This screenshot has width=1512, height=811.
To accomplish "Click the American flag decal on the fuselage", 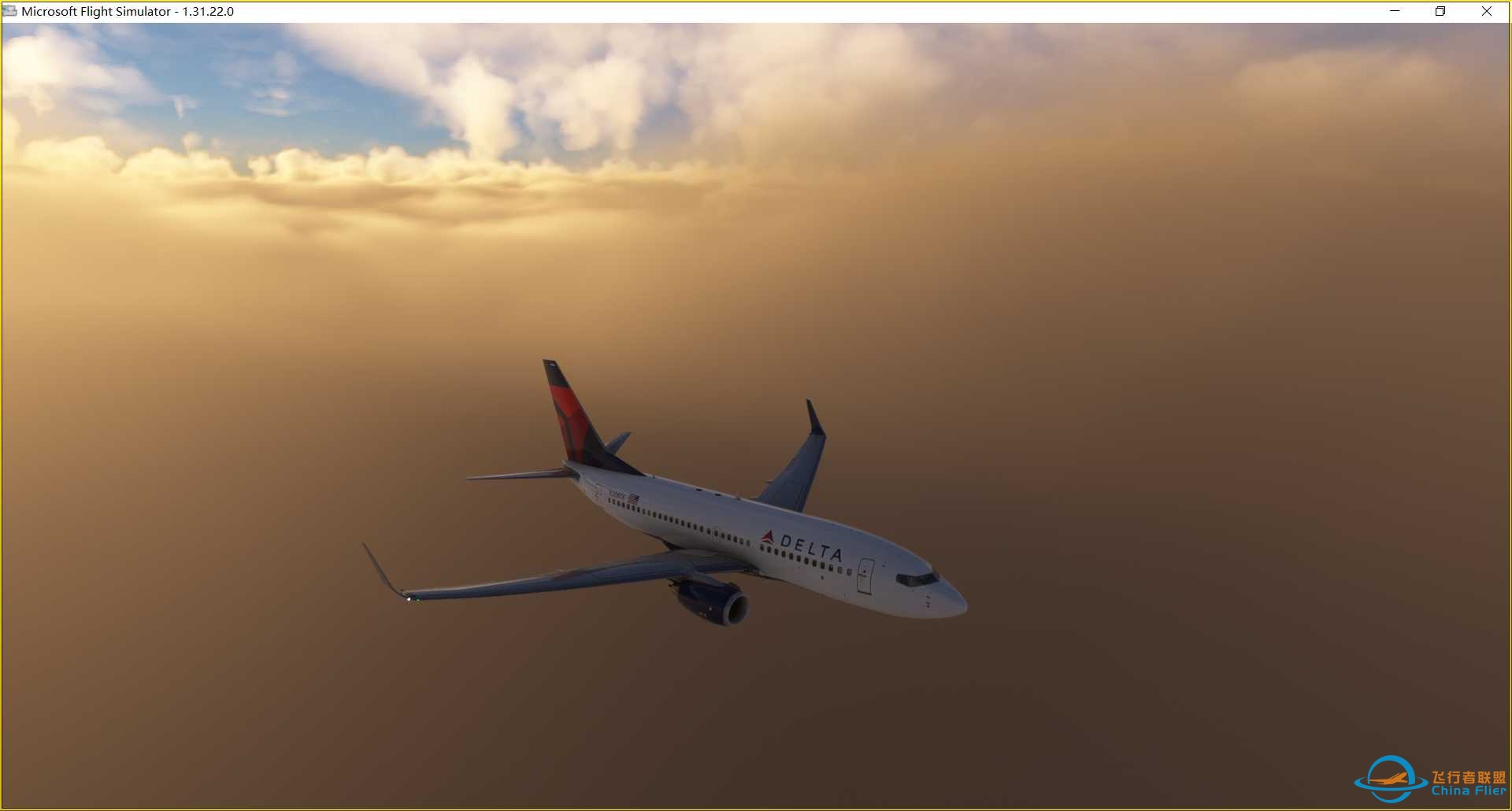I will point(633,497).
